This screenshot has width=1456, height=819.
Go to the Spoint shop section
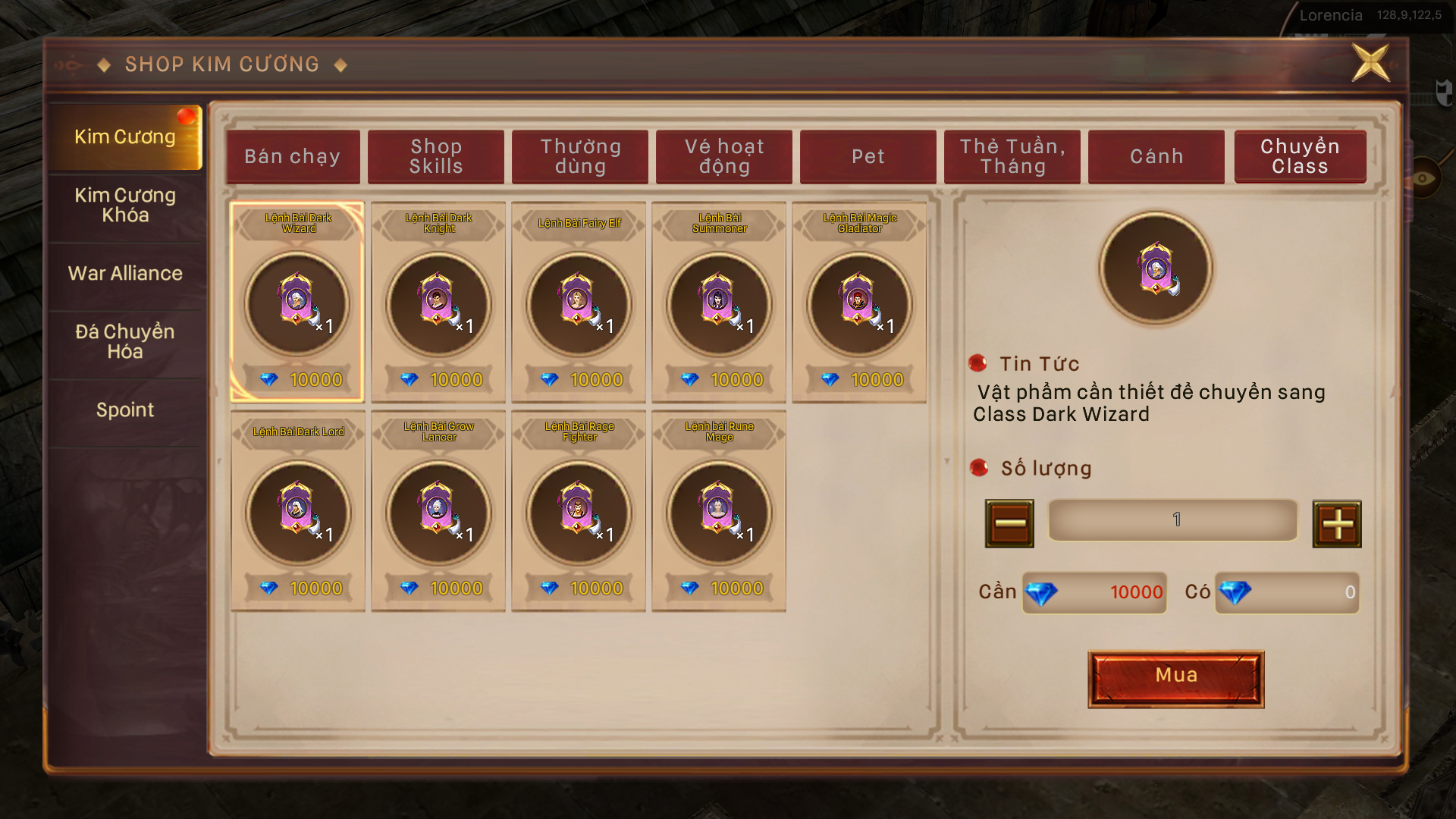tap(125, 410)
